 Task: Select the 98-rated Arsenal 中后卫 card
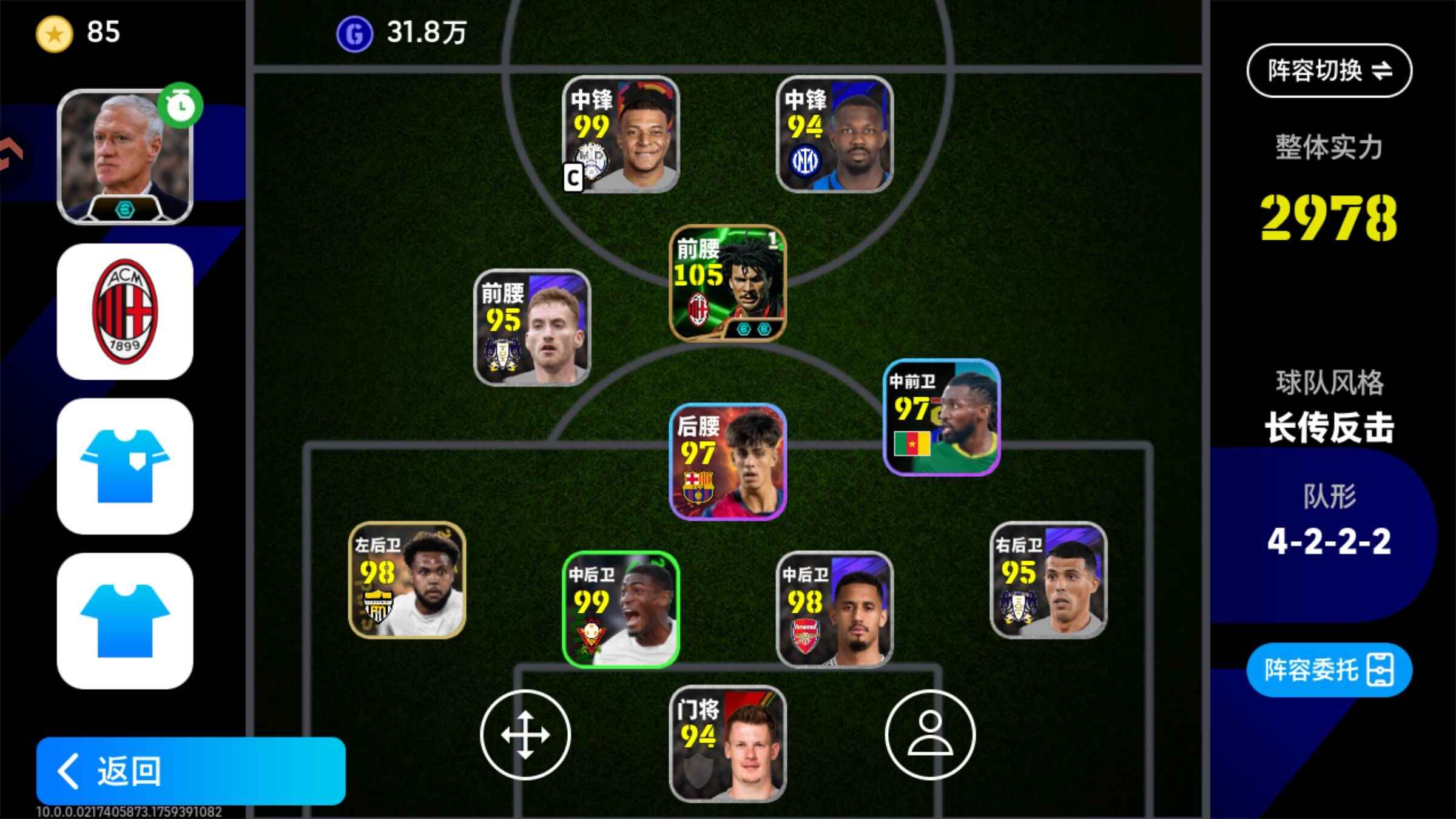(x=834, y=609)
